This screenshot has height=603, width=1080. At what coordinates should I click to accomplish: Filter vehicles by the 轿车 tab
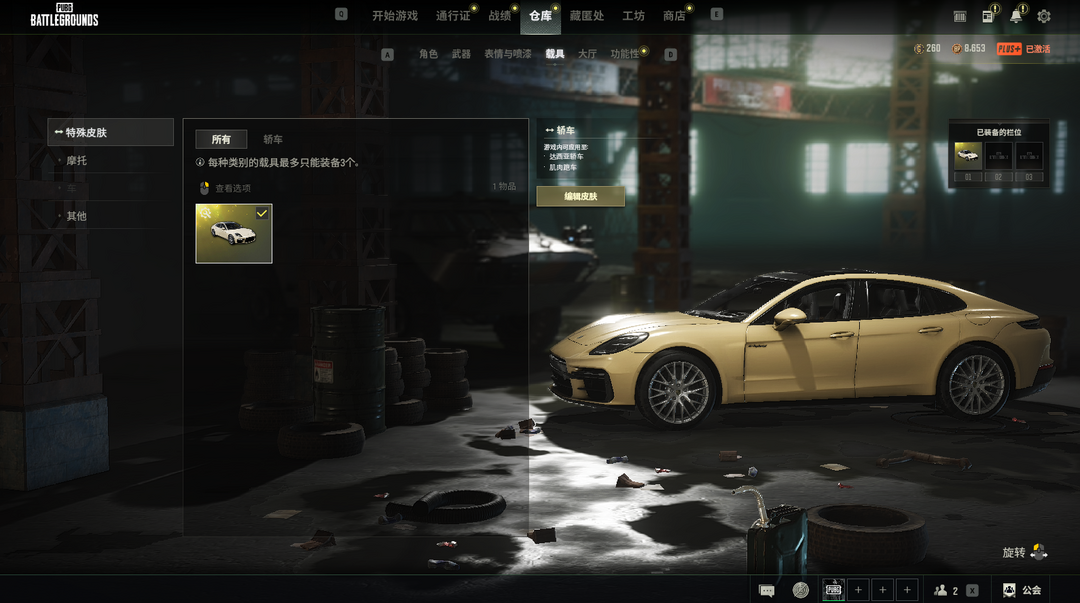273,140
